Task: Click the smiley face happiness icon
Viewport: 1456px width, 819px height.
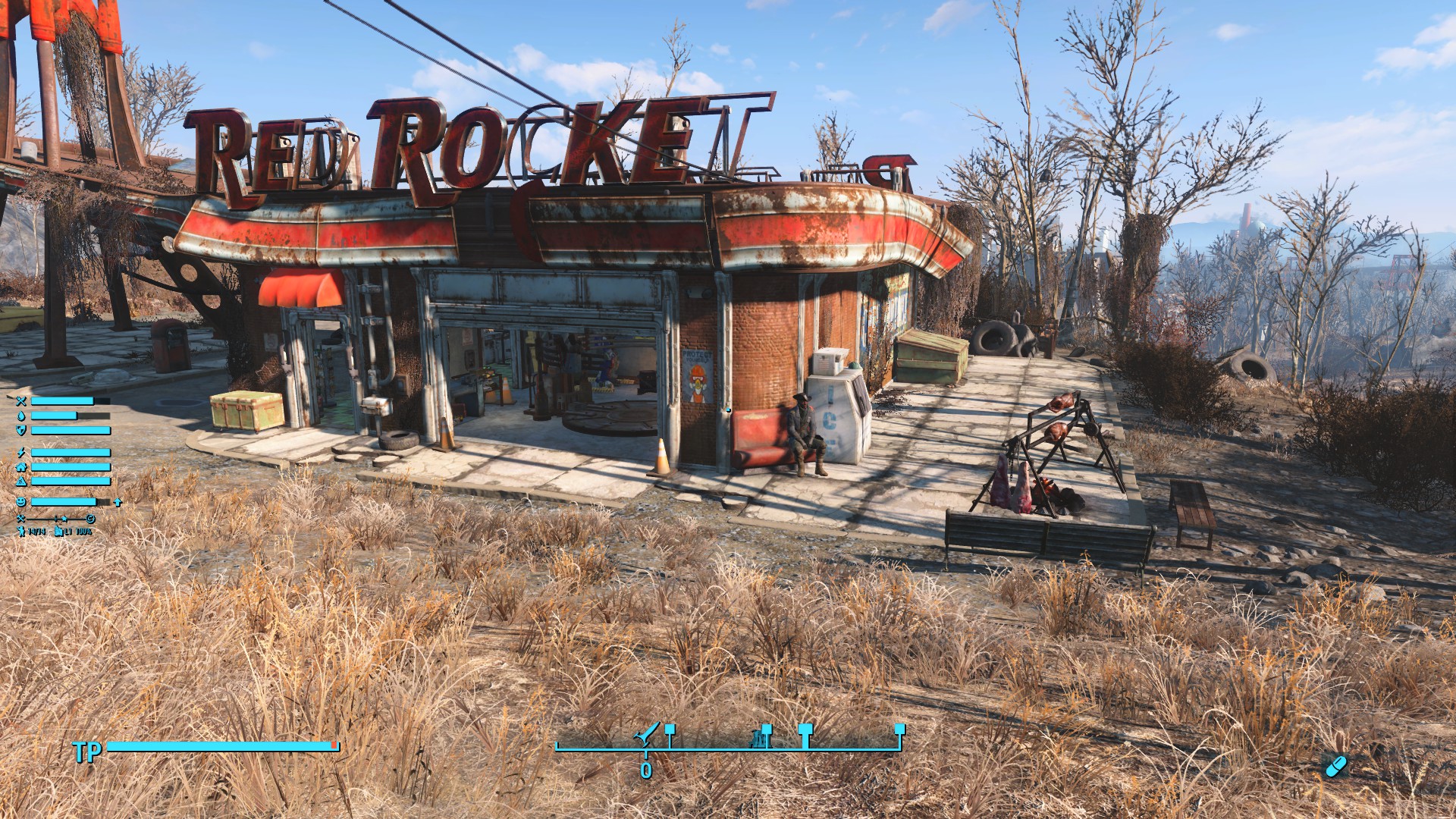Action: coord(21,502)
